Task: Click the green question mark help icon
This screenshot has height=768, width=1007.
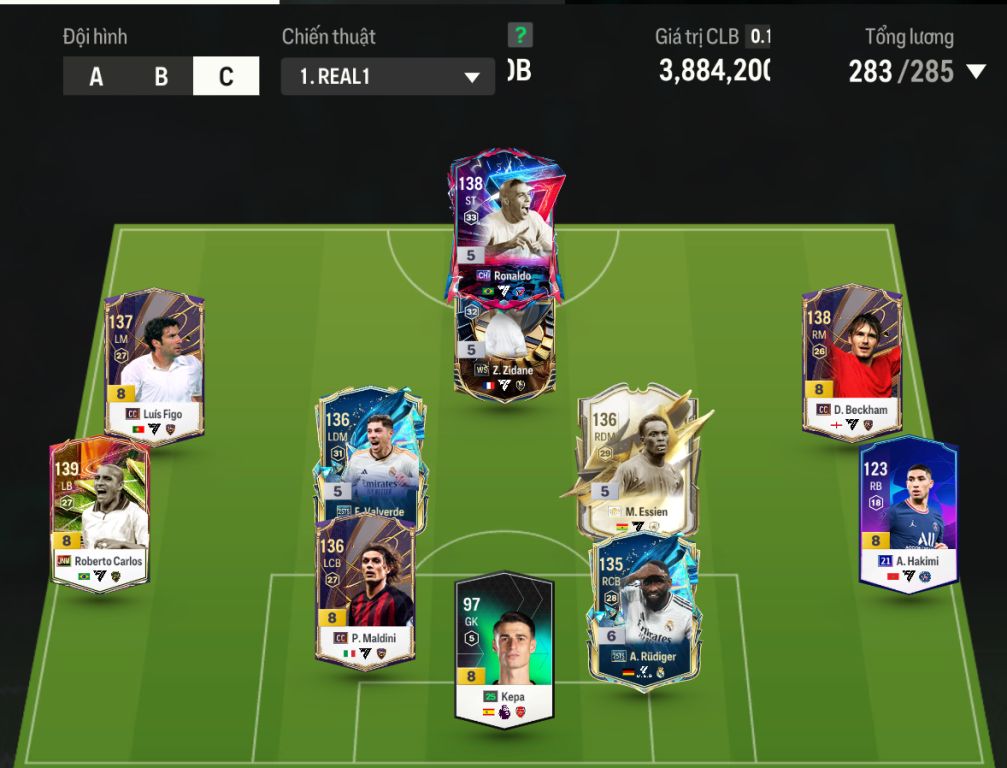Action: (x=520, y=36)
